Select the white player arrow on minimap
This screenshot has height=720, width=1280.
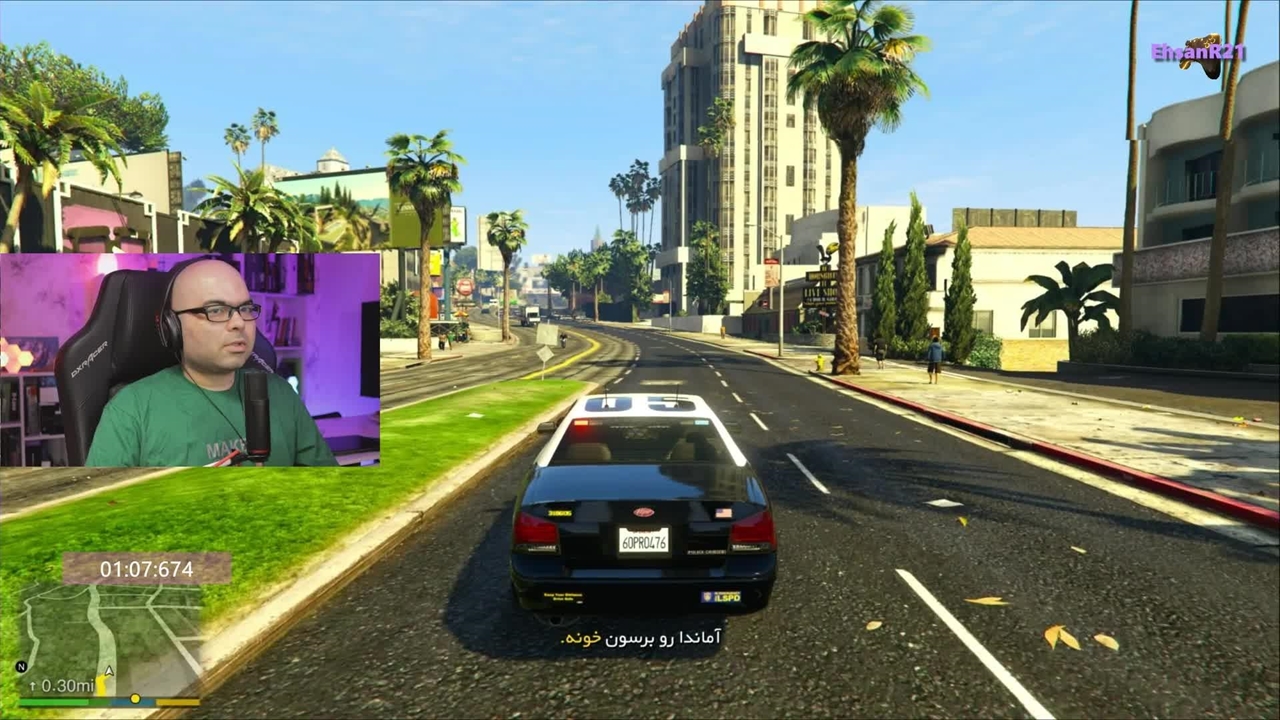pos(109,671)
